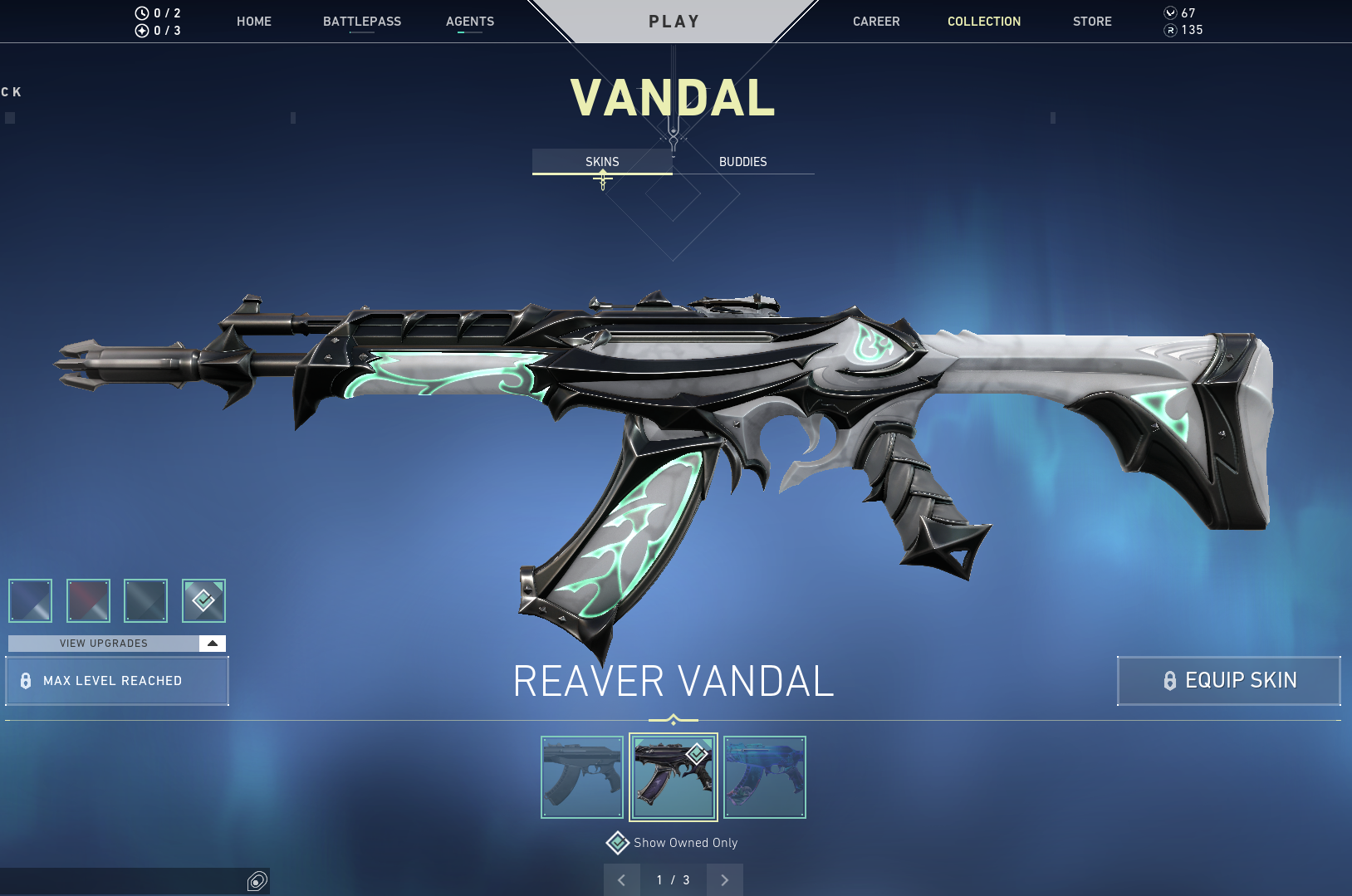Open View Upgrades for the Reaver Vandal

coord(102,643)
